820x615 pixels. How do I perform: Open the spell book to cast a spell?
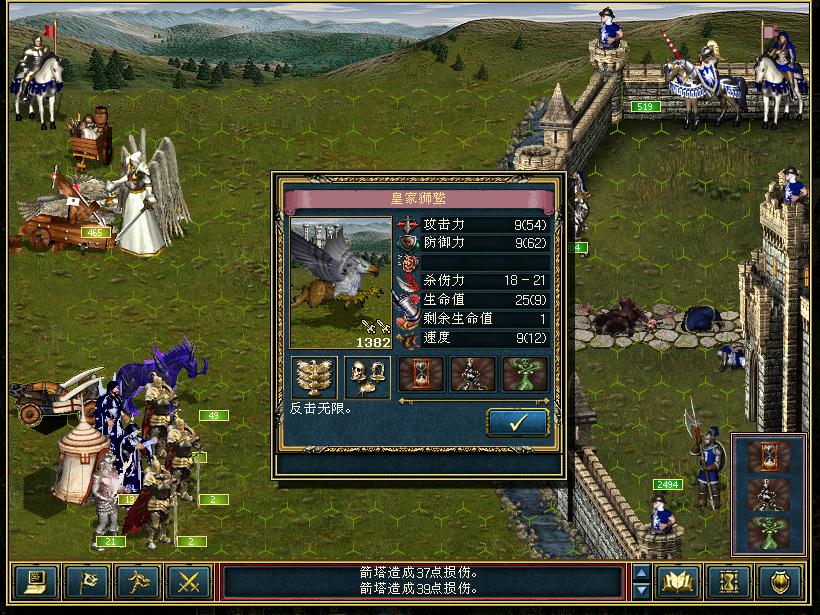679,582
